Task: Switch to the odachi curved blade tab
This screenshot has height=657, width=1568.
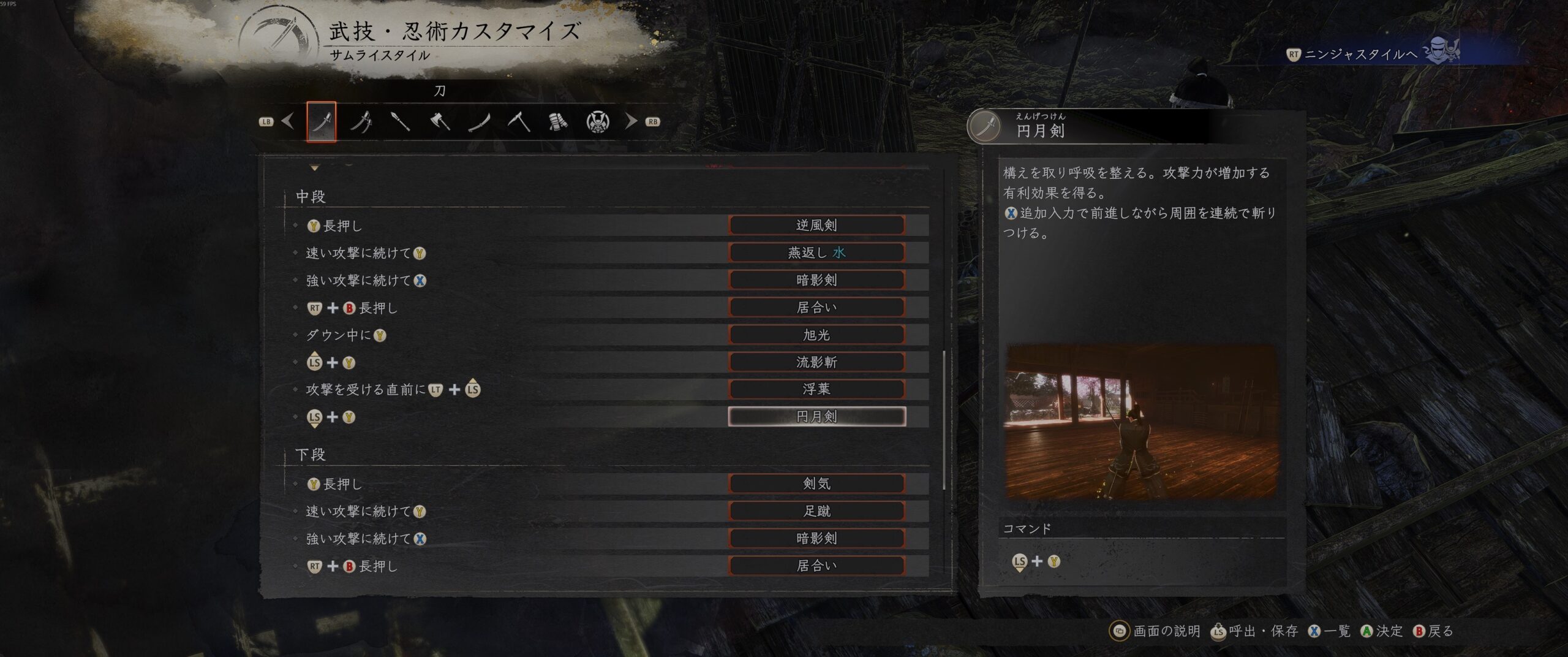Action: click(479, 121)
